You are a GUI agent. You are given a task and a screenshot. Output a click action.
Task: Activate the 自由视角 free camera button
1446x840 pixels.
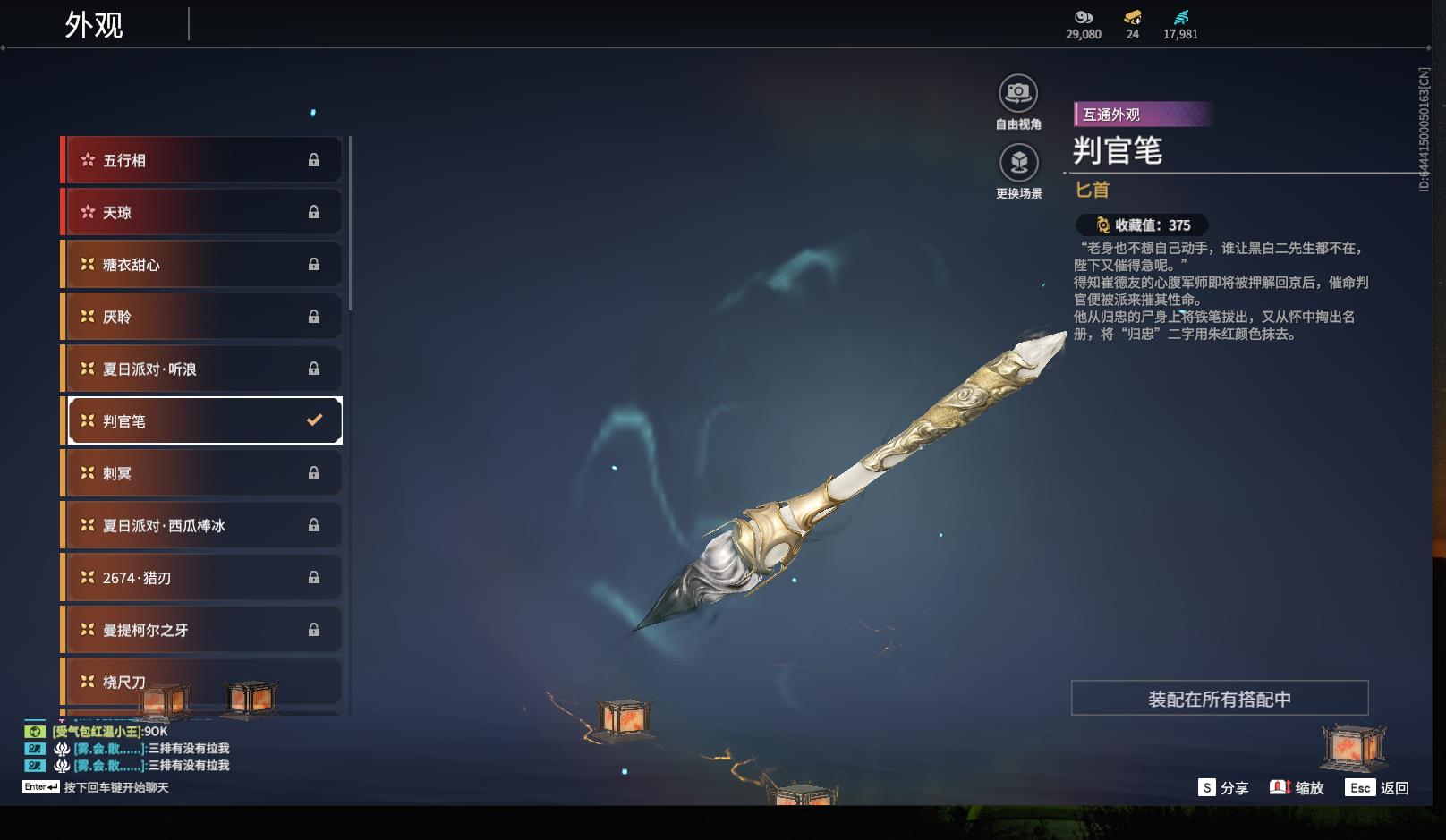pos(1018,94)
